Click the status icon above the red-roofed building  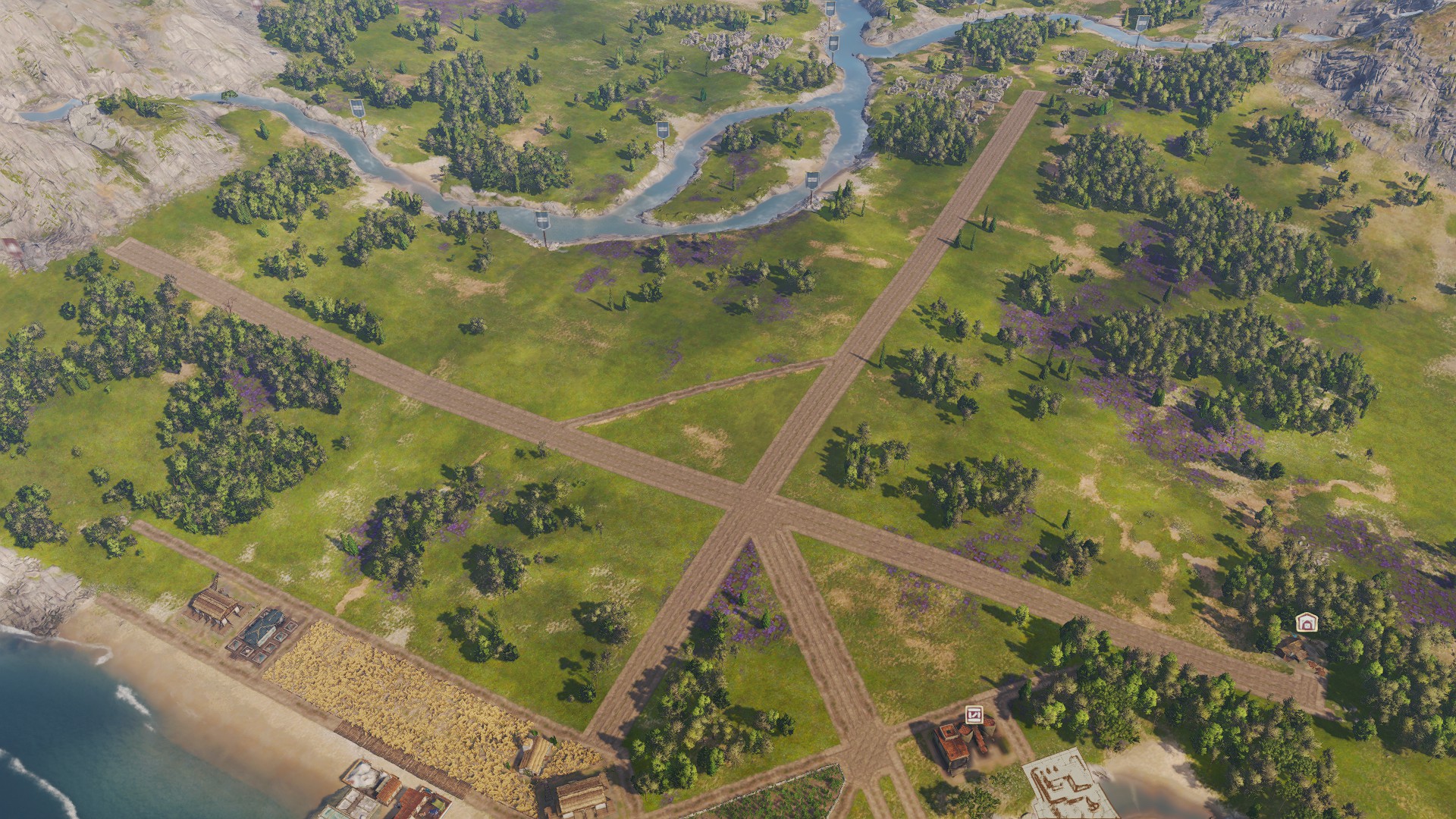click(x=974, y=714)
